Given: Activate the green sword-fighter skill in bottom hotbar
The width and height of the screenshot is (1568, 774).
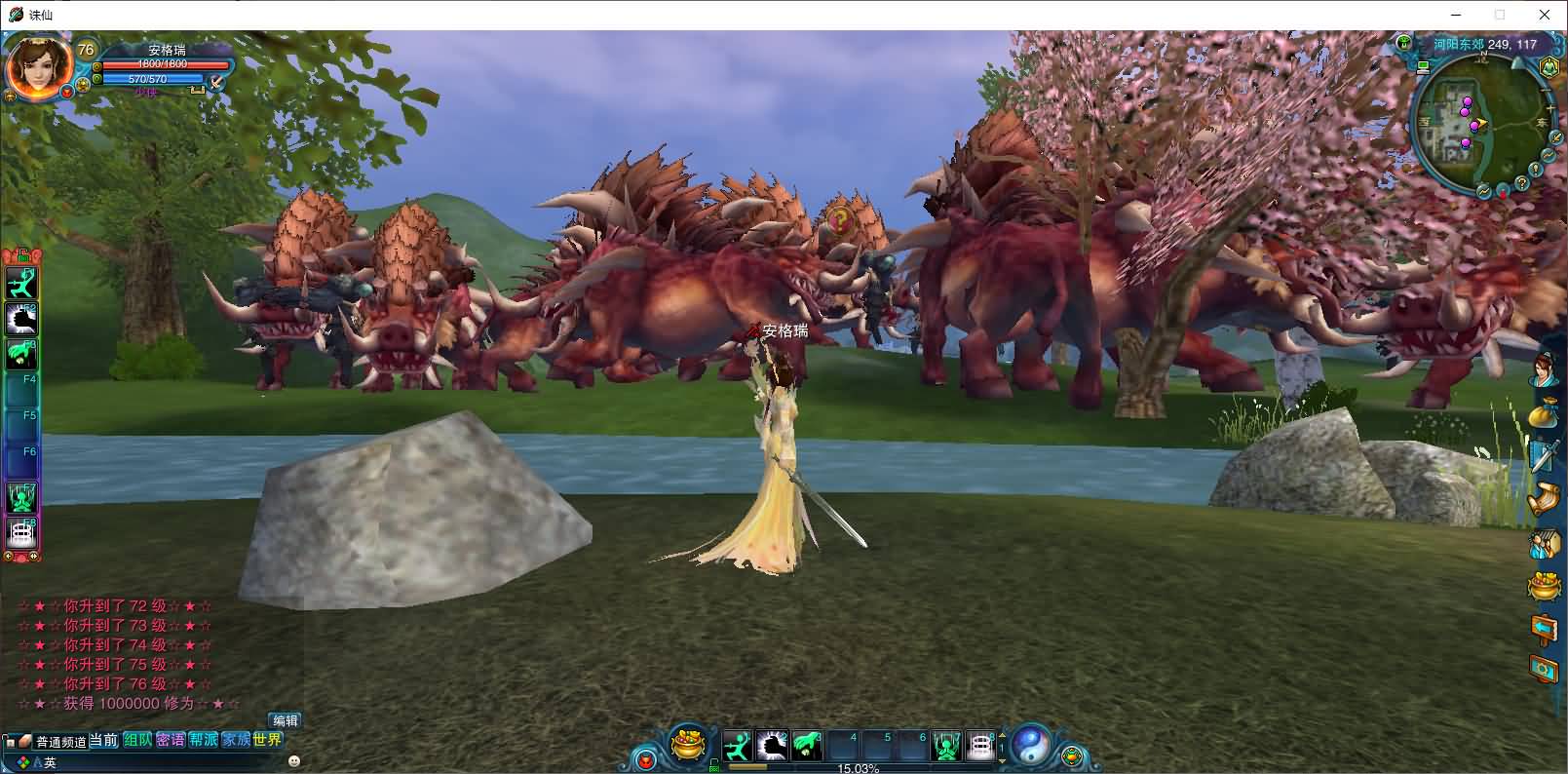Looking at the screenshot, I should 737,747.
